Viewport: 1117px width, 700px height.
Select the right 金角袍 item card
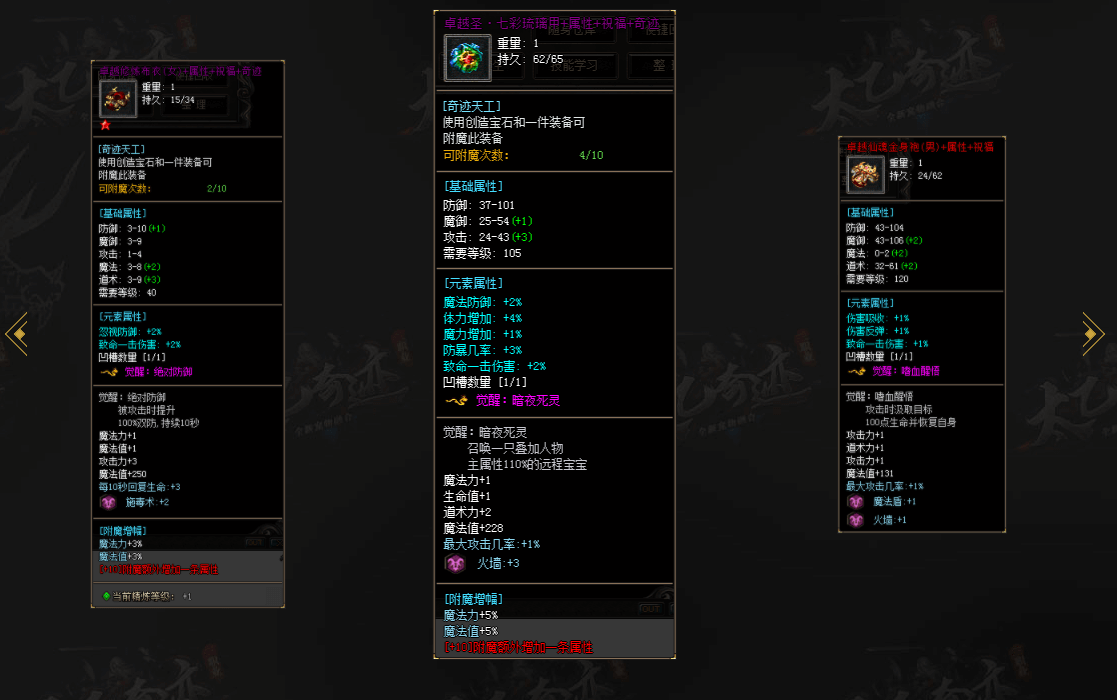pyautogui.click(x=921, y=334)
